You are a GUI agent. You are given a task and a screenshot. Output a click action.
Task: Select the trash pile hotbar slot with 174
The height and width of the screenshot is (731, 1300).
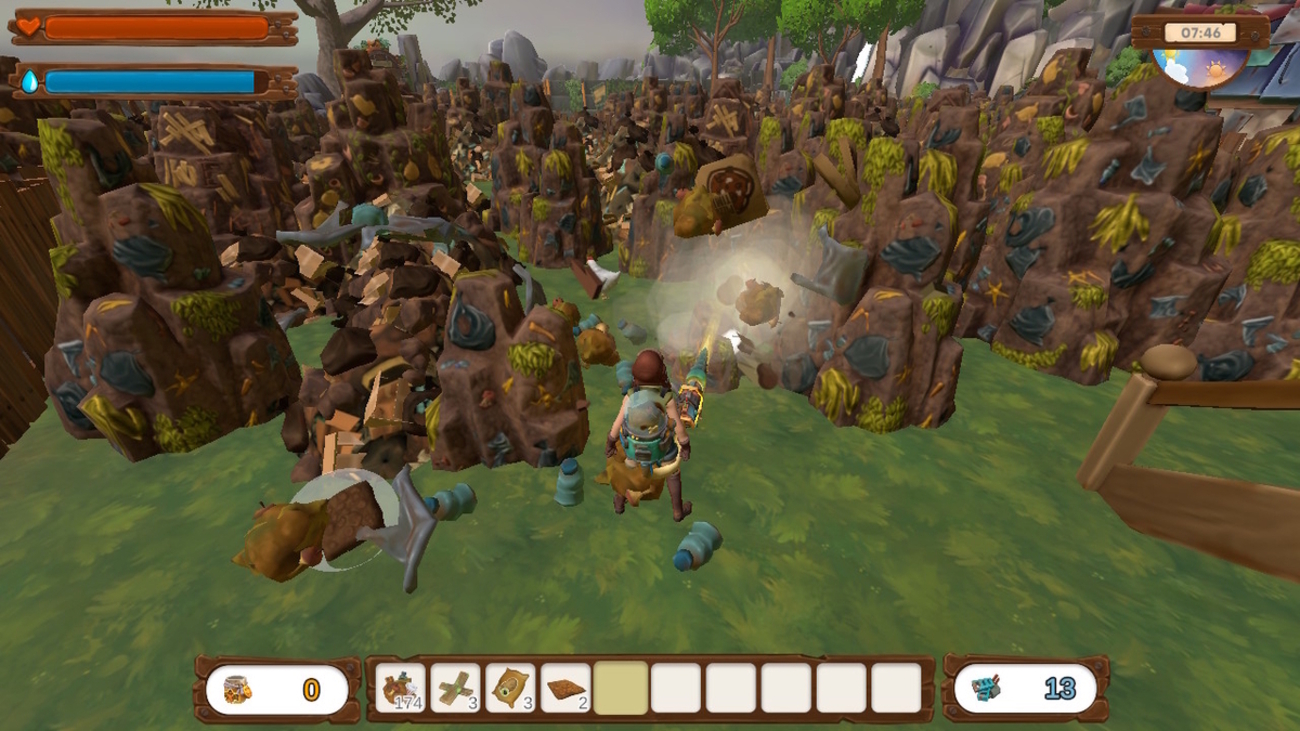(x=401, y=689)
